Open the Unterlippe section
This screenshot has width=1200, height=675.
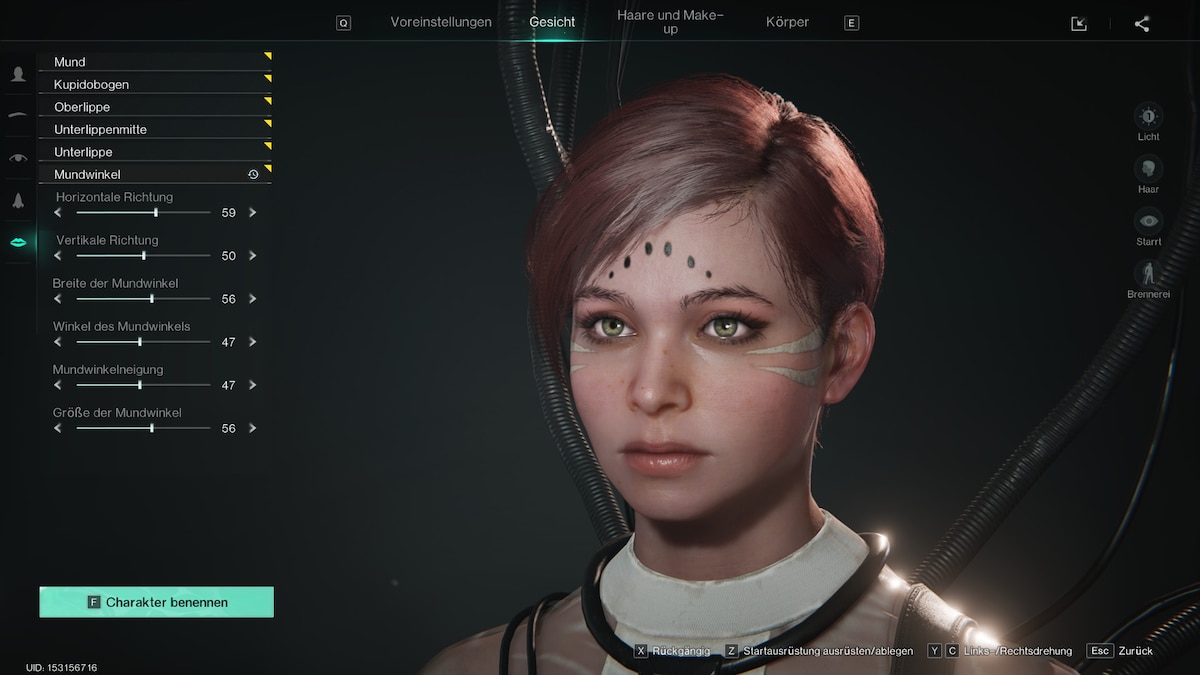pyautogui.click(x=155, y=152)
